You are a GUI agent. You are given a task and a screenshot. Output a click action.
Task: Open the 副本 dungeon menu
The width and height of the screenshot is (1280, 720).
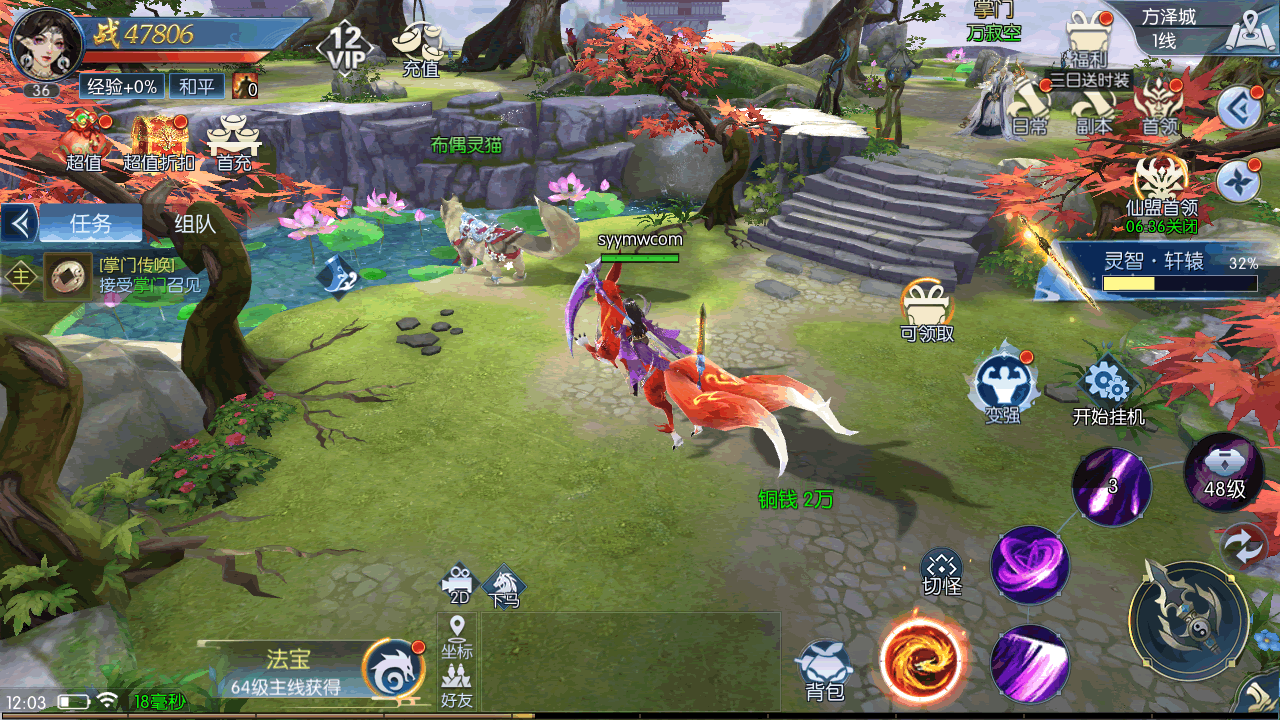tap(1092, 107)
